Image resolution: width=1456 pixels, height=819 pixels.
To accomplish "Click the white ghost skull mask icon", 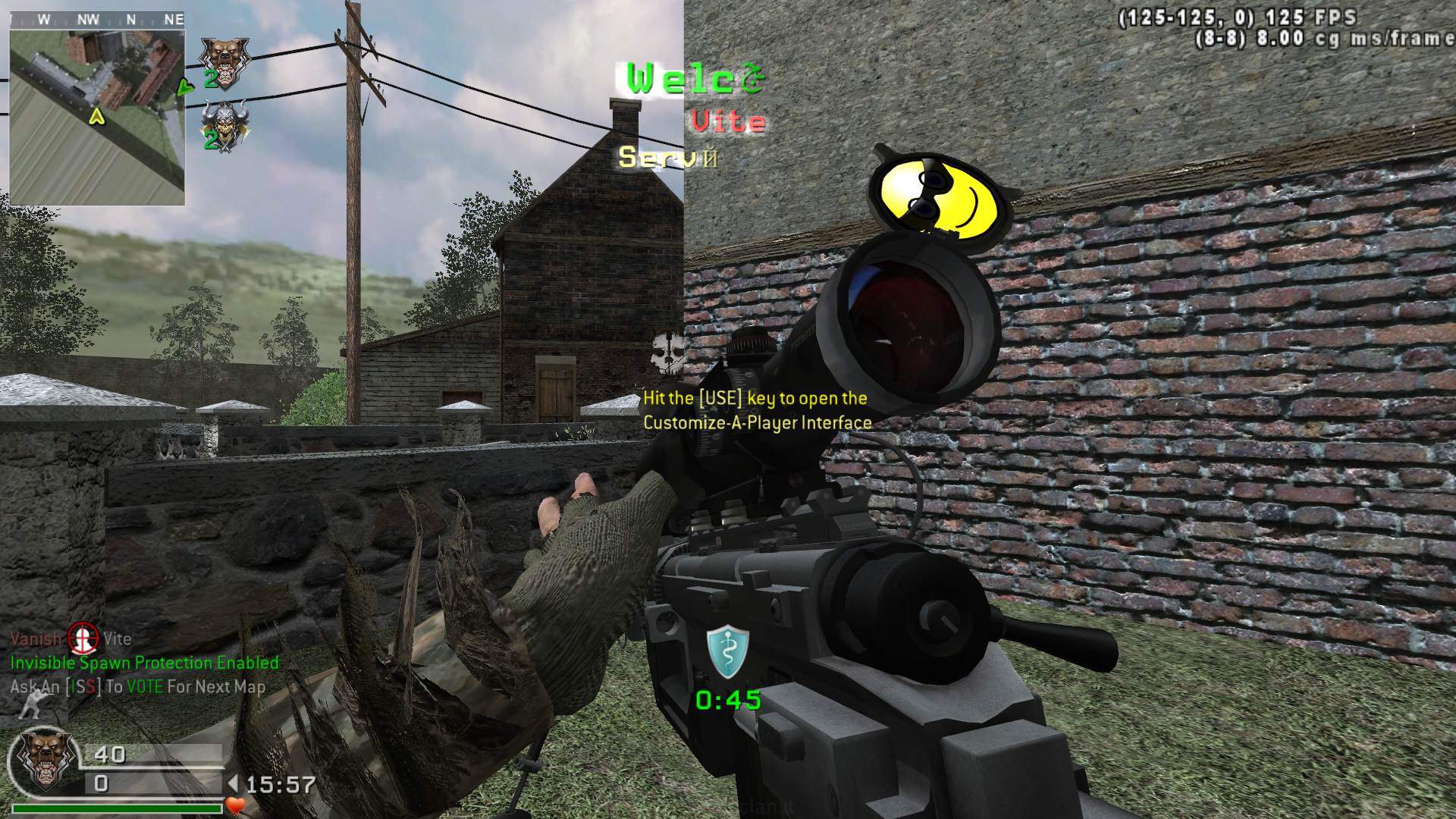I will click(x=667, y=353).
